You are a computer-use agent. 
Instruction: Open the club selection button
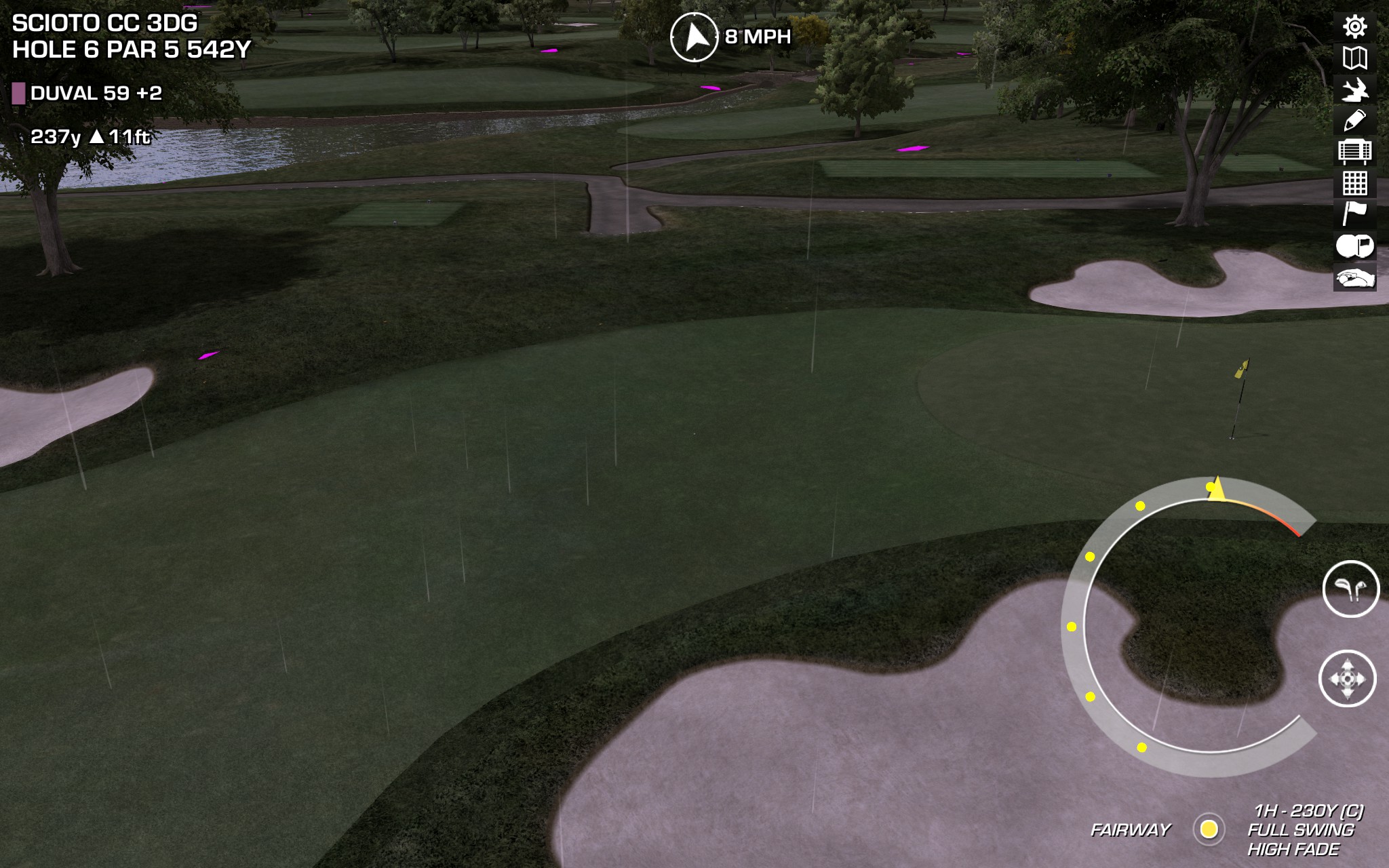click(1350, 589)
